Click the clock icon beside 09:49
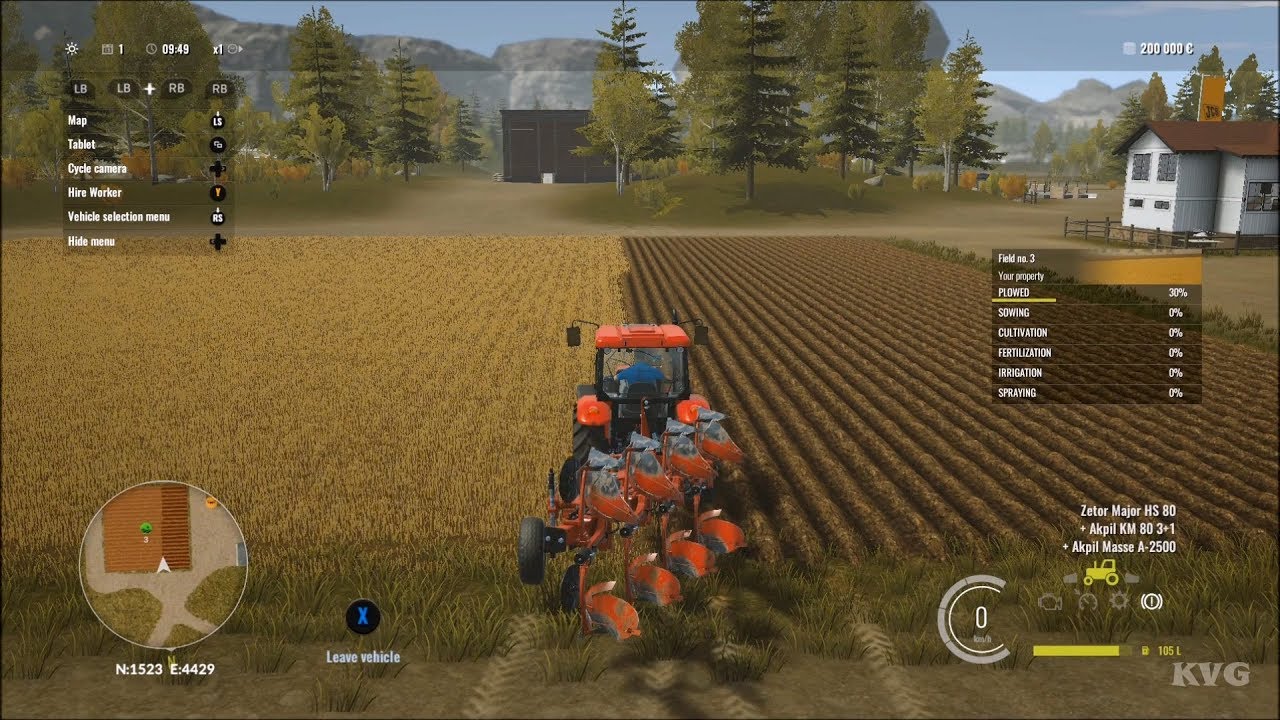 coord(151,48)
